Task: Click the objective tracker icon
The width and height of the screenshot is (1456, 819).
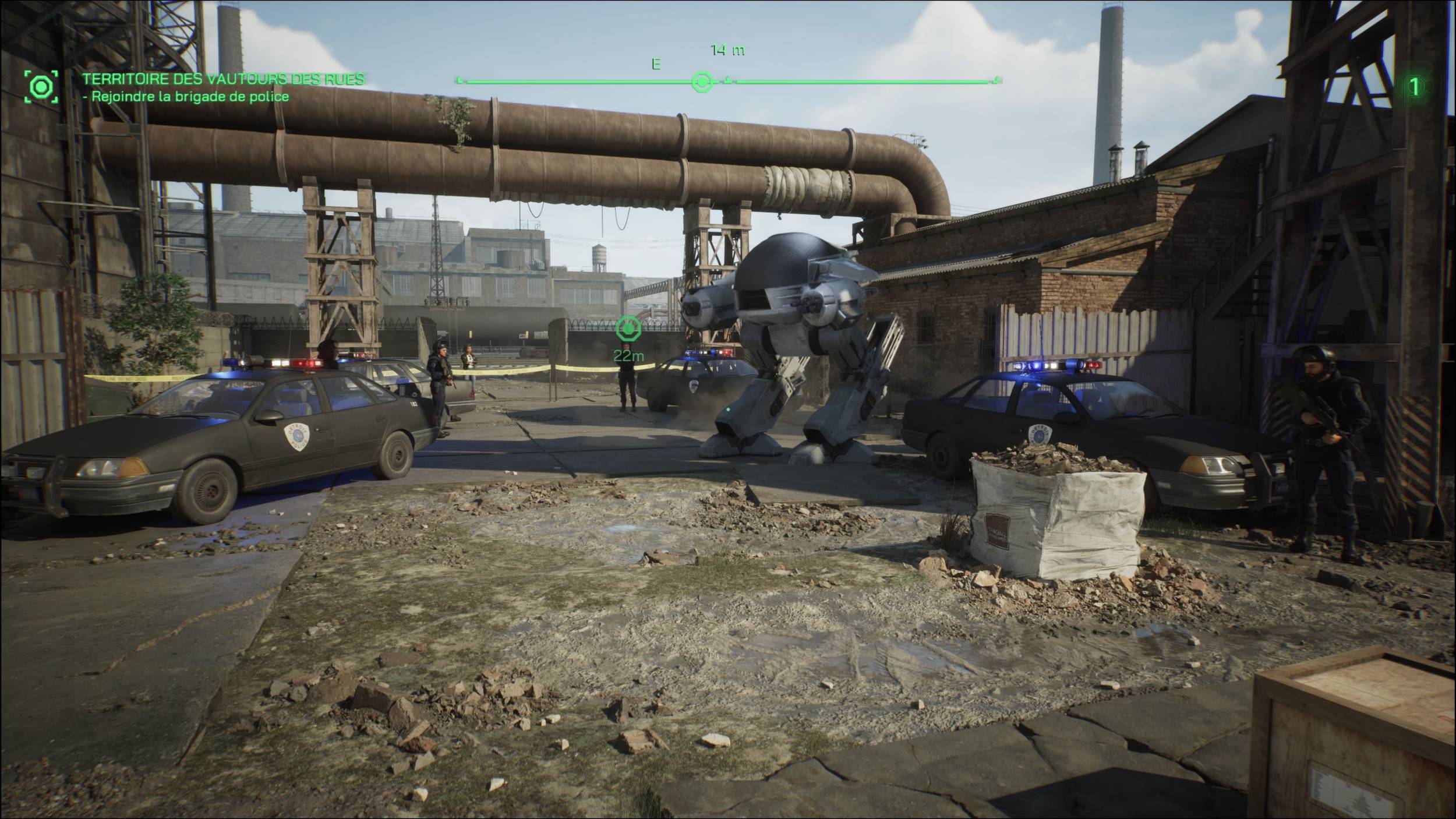Action: (41, 87)
